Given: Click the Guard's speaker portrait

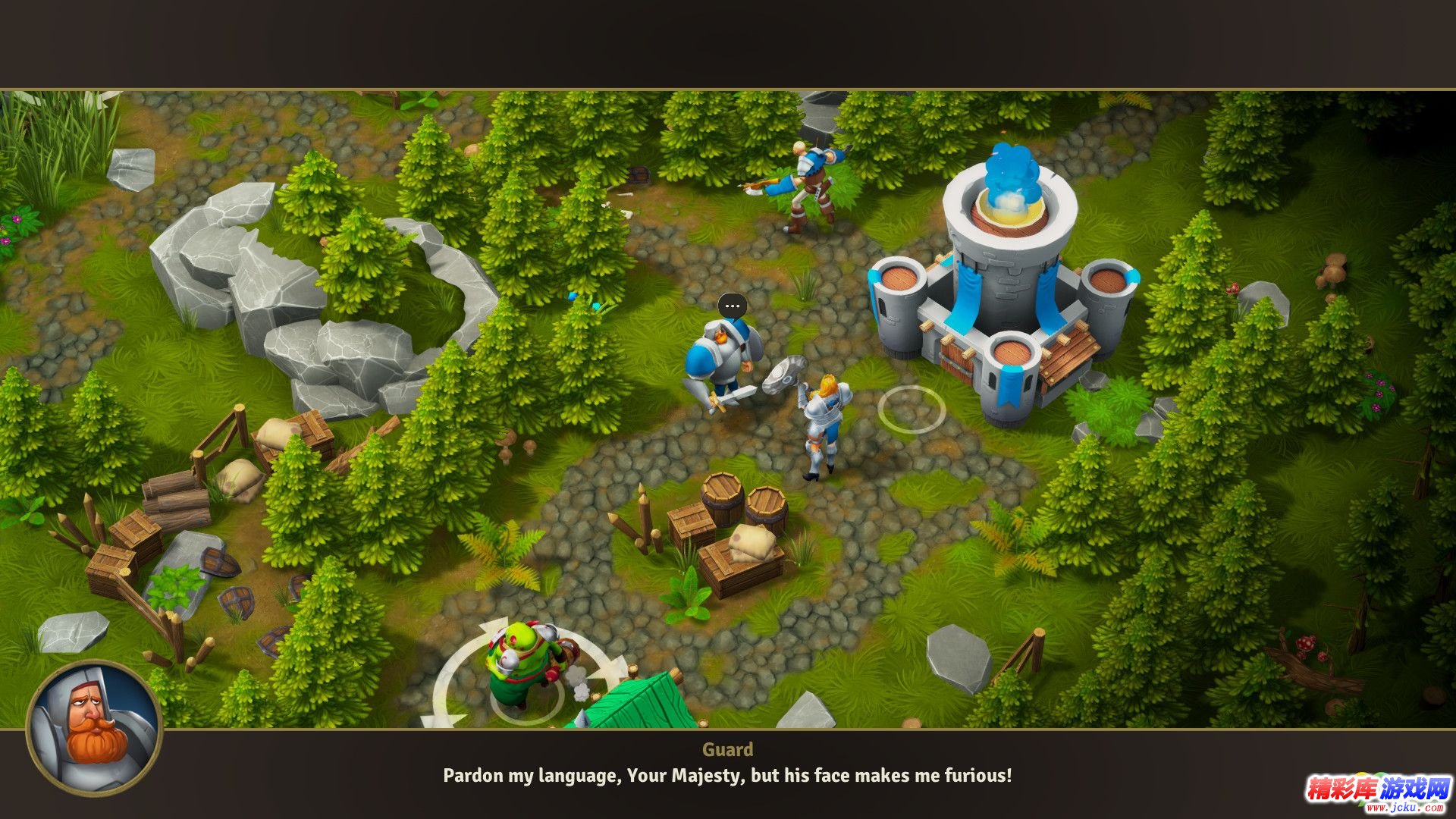Looking at the screenshot, I should point(94,729).
